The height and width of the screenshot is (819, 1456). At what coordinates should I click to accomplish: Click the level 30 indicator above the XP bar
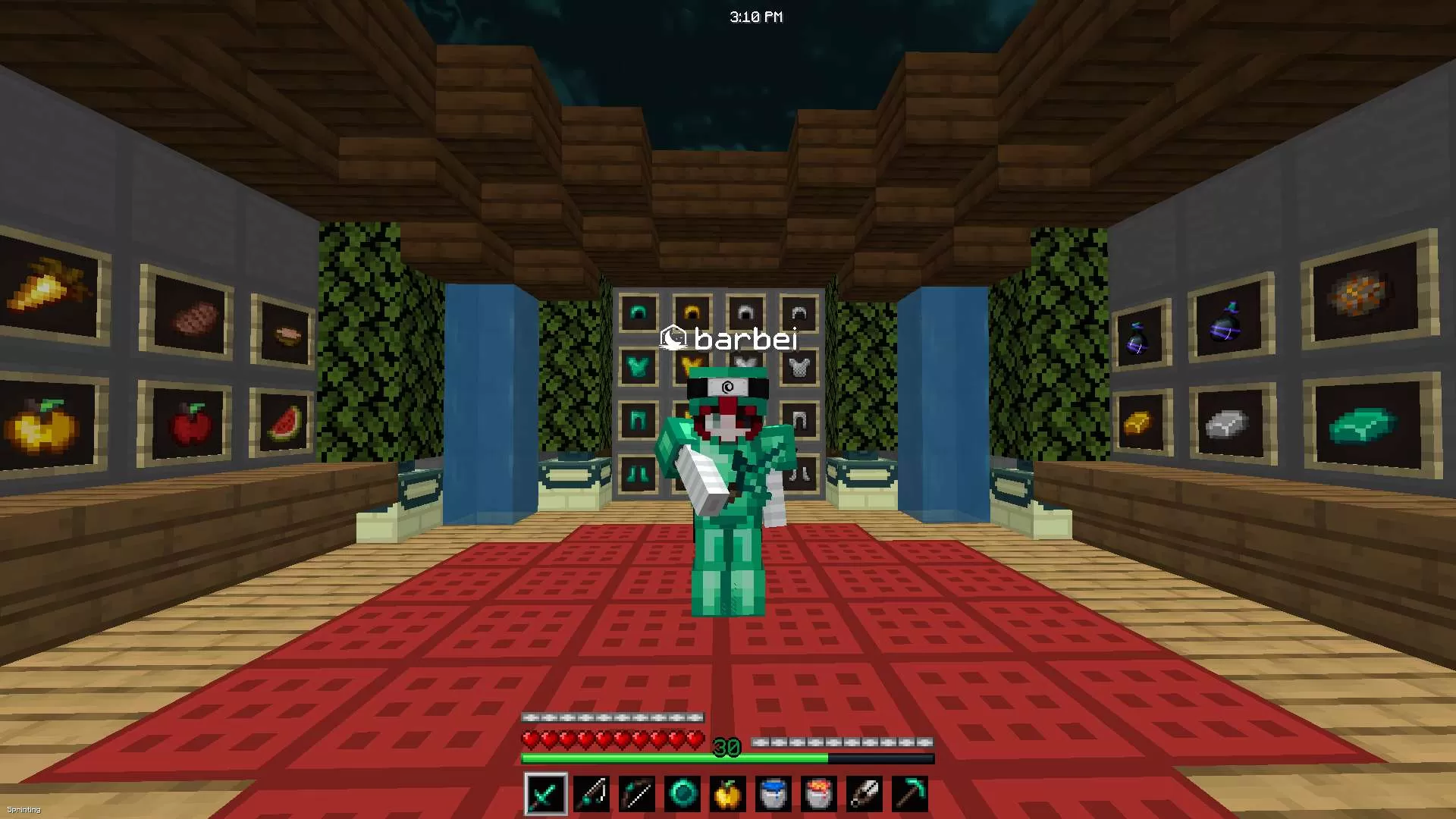pos(726,747)
